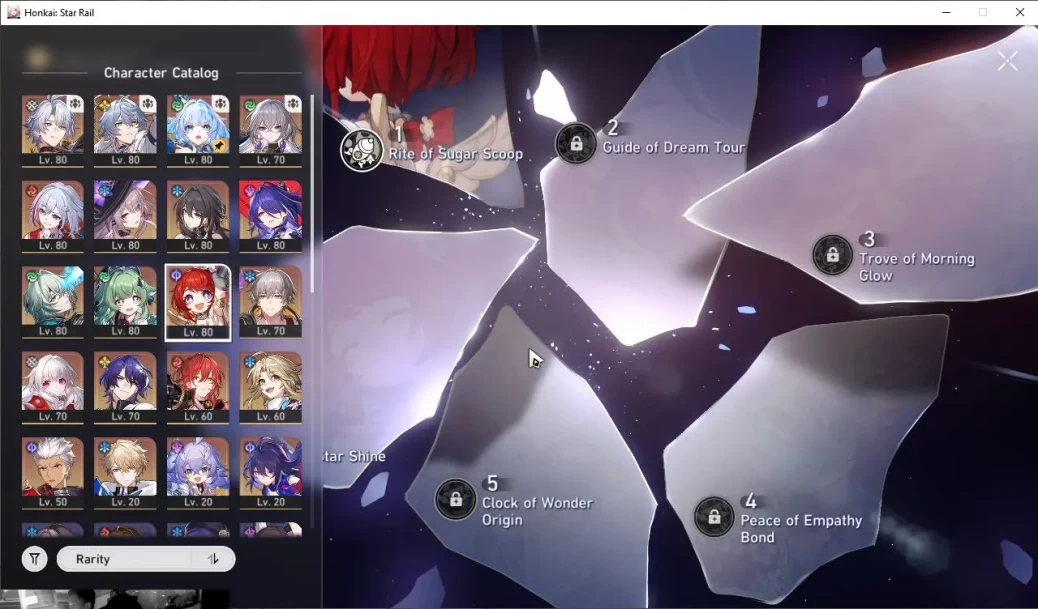Minimize the game window
This screenshot has width=1038, height=609.
click(x=946, y=12)
